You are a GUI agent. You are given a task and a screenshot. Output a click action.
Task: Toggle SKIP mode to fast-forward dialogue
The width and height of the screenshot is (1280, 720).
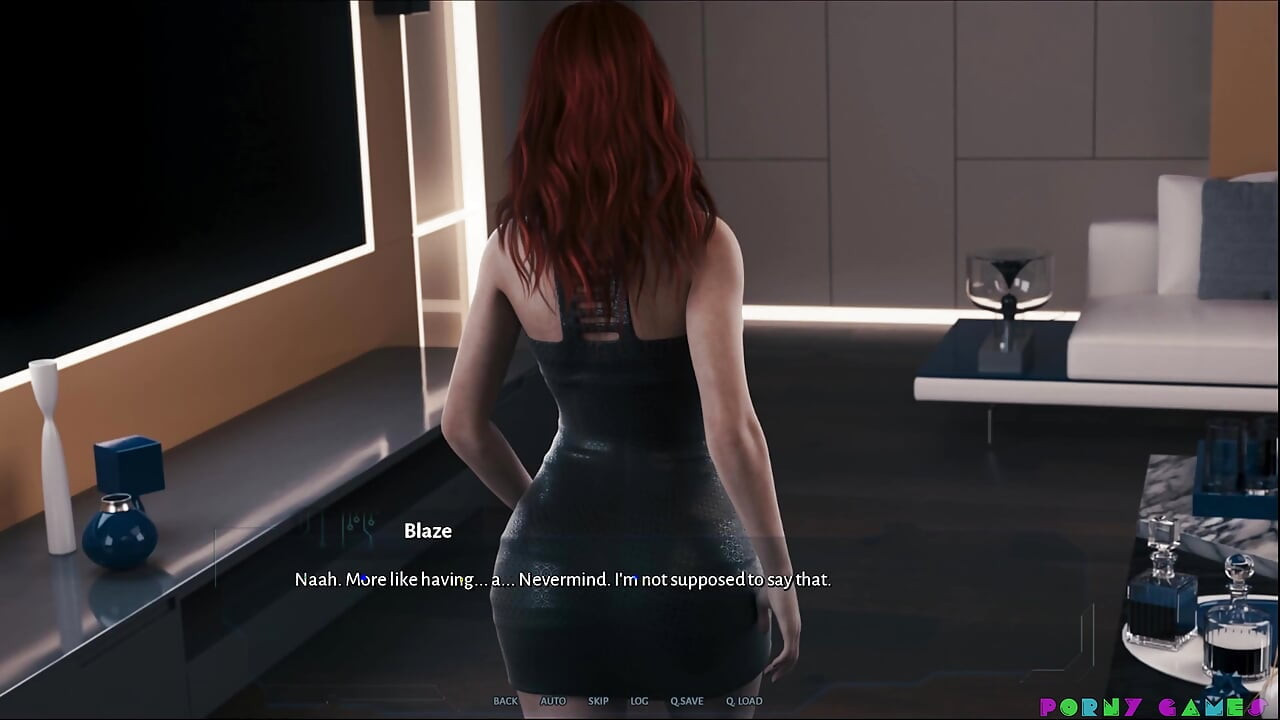pyautogui.click(x=598, y=701)
